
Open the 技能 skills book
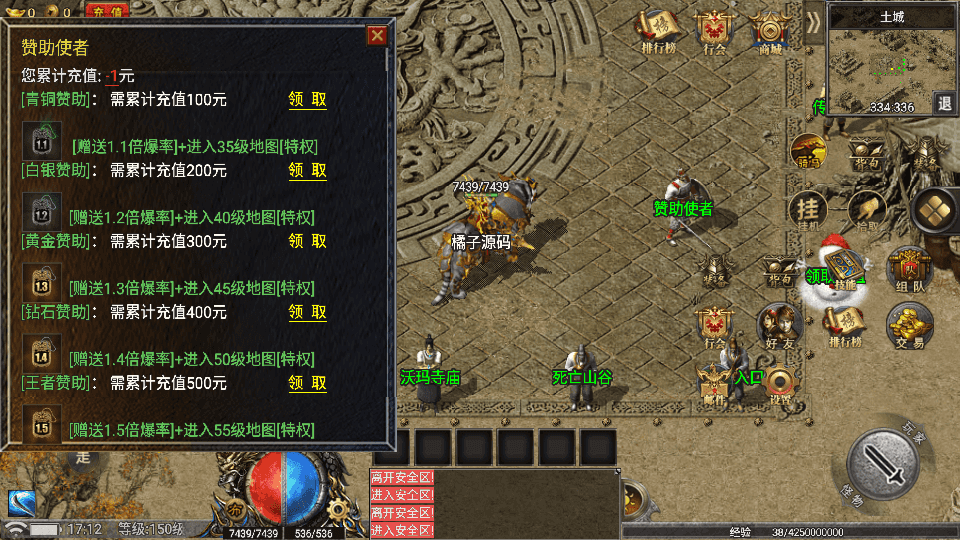(x=844, y=272)
